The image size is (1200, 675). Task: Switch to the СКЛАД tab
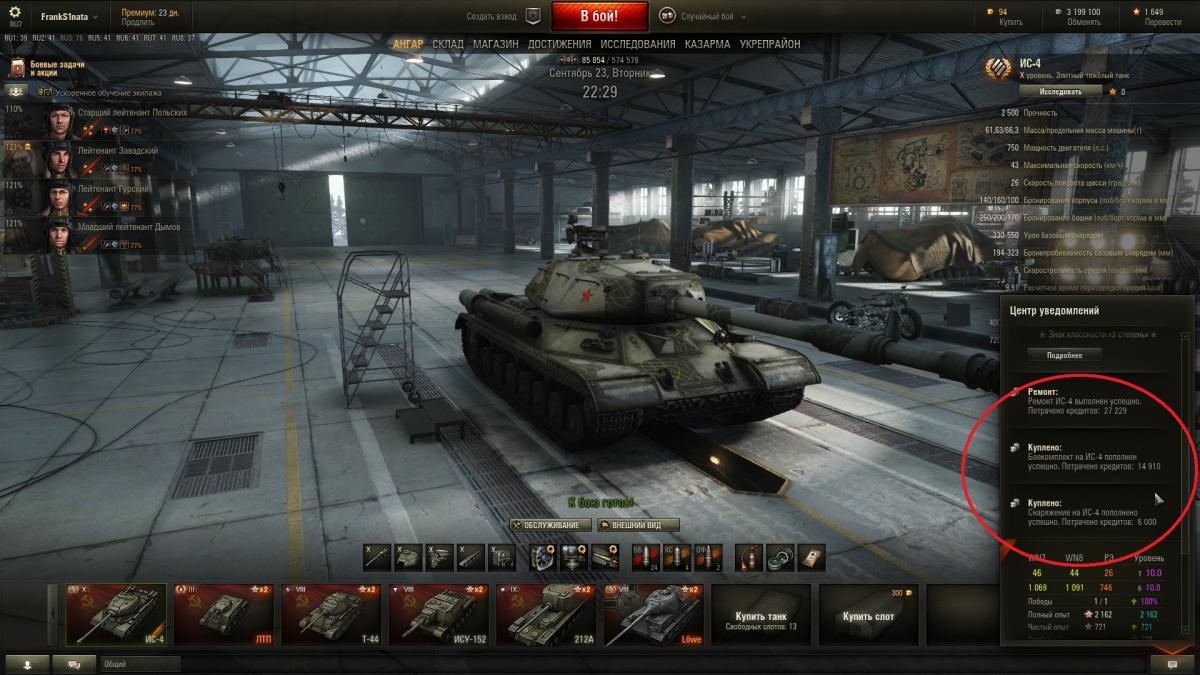tap(448, 45)
